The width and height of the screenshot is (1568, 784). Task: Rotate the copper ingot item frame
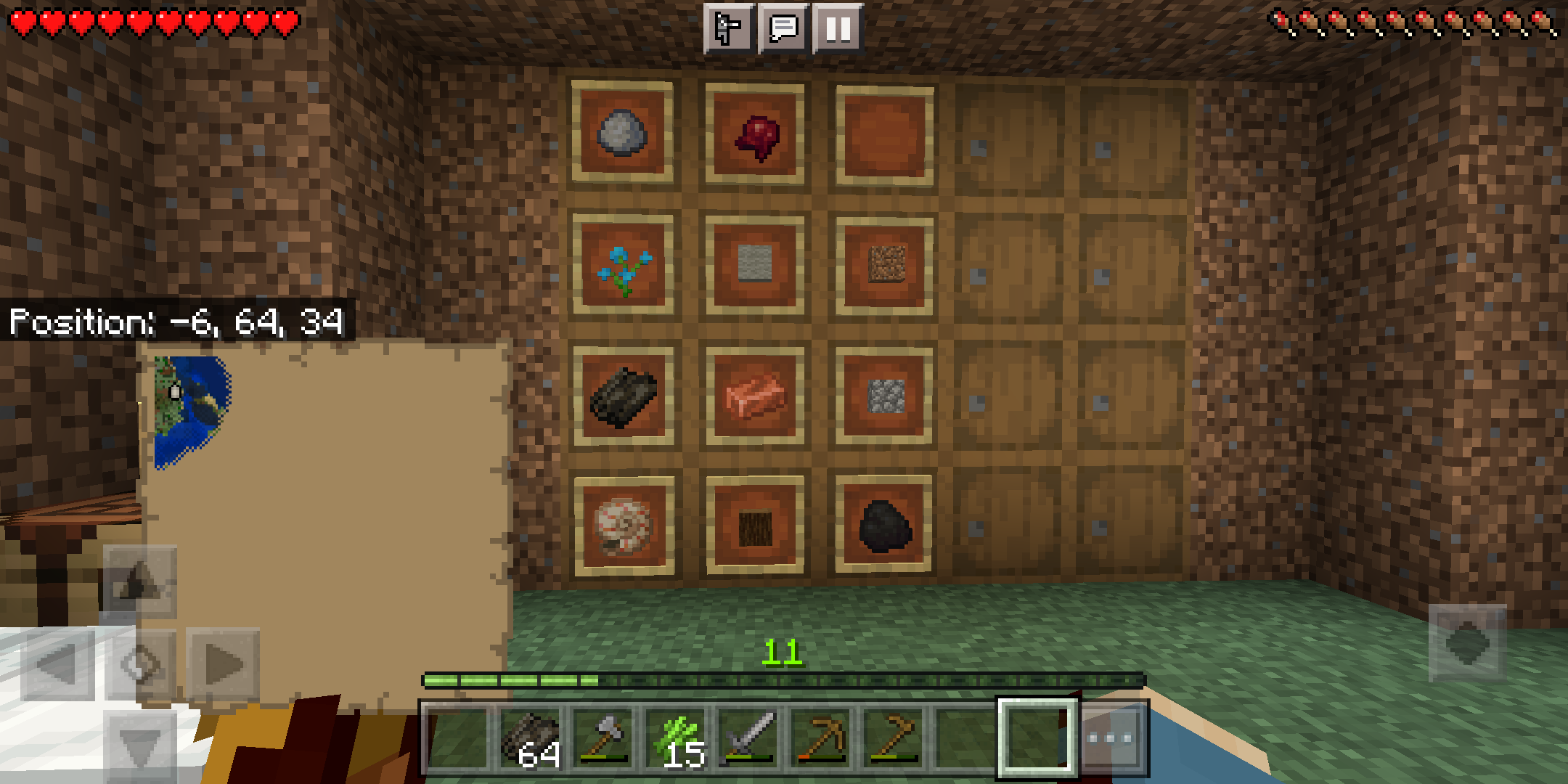[x=753, y=396]
